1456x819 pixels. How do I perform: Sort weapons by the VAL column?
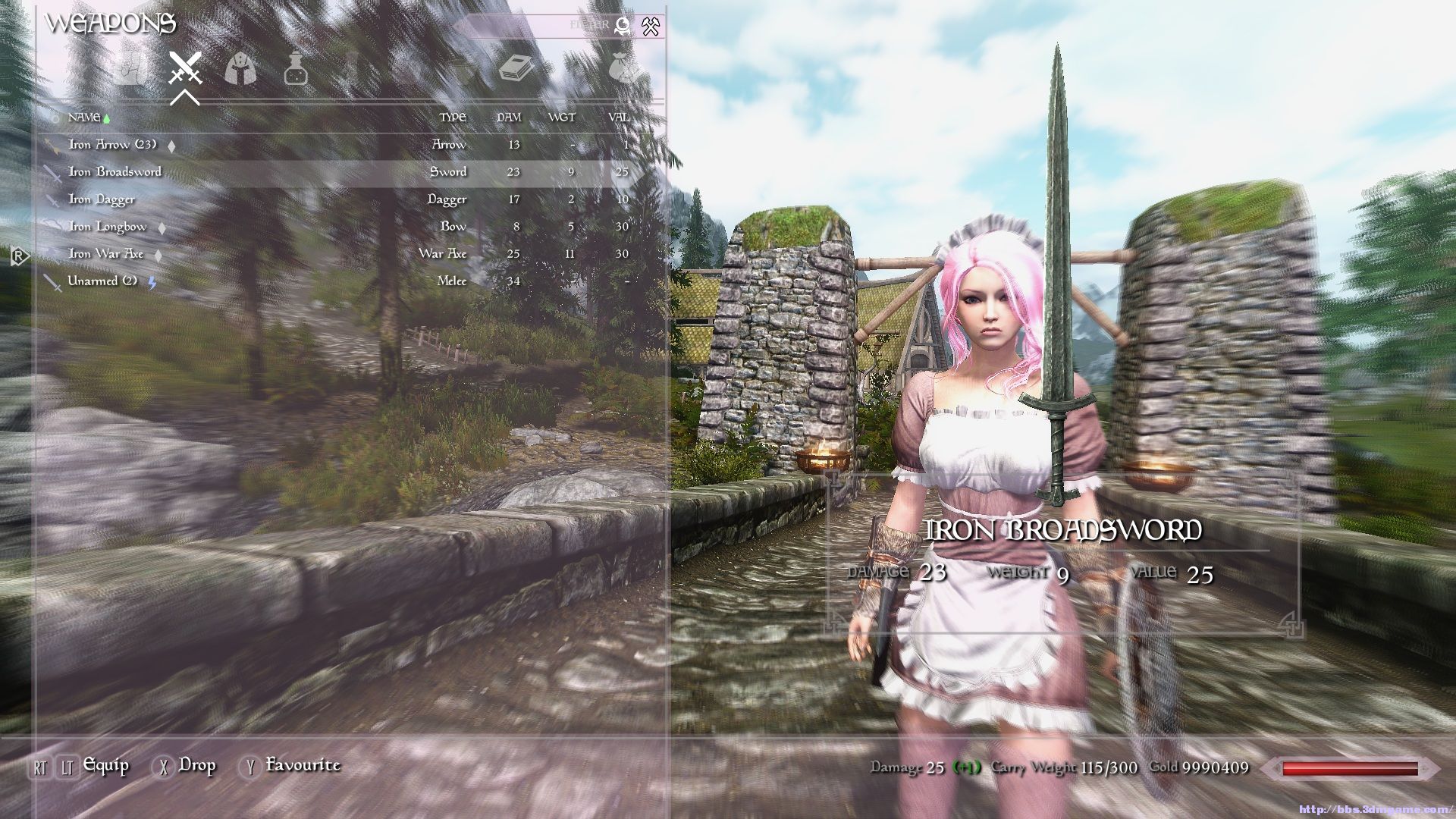point(619,118)
